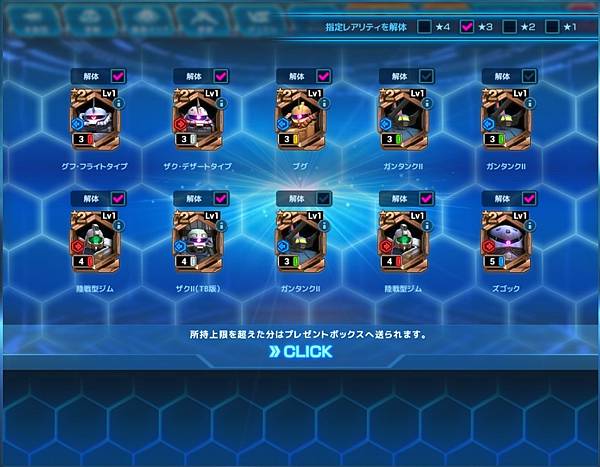
Task: Pick the ブグ unit card
Action: pyautogui.click(x=301, y=121)
